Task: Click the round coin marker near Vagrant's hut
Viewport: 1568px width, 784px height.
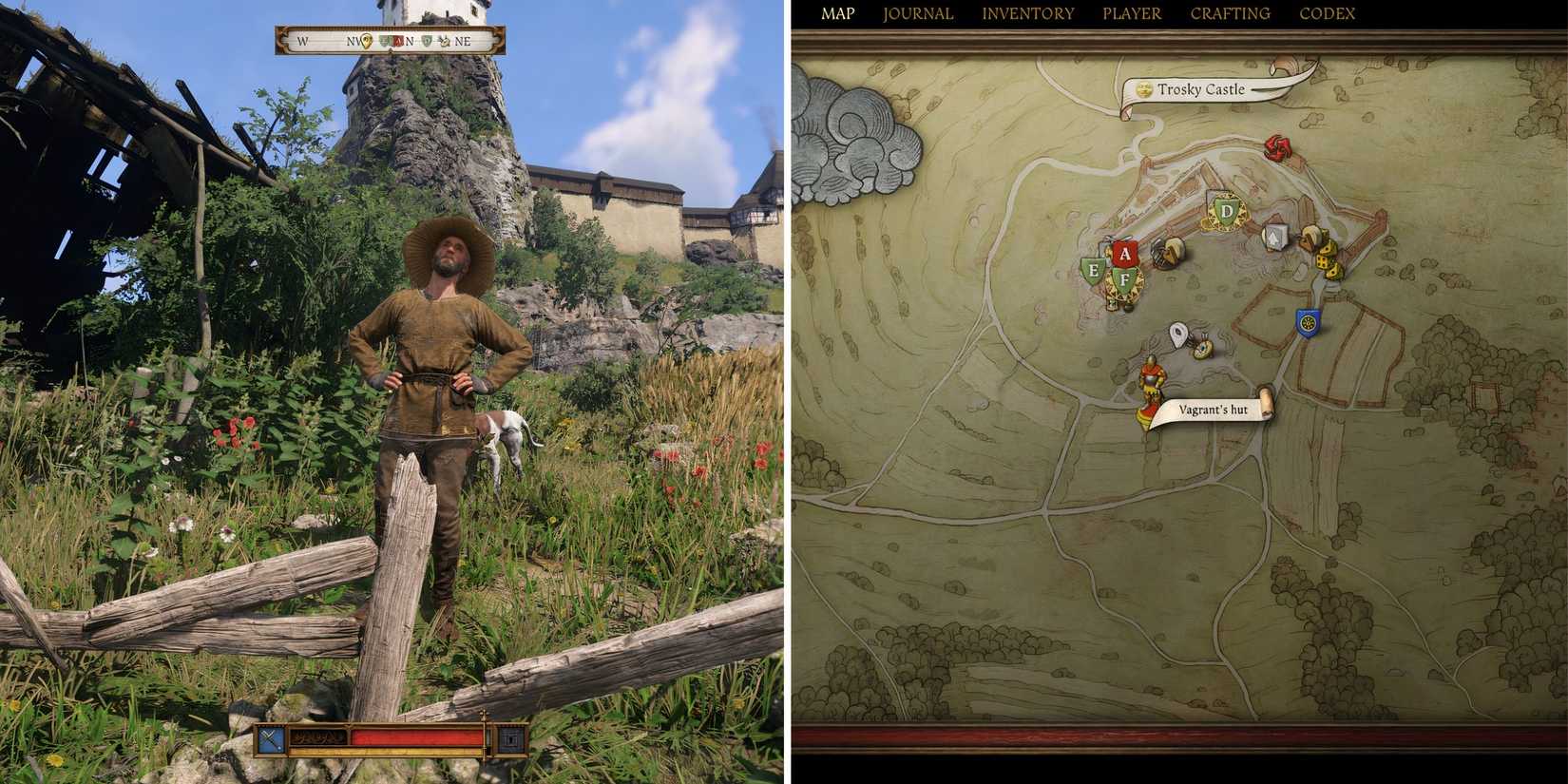Action: (x=1203, y=350)
